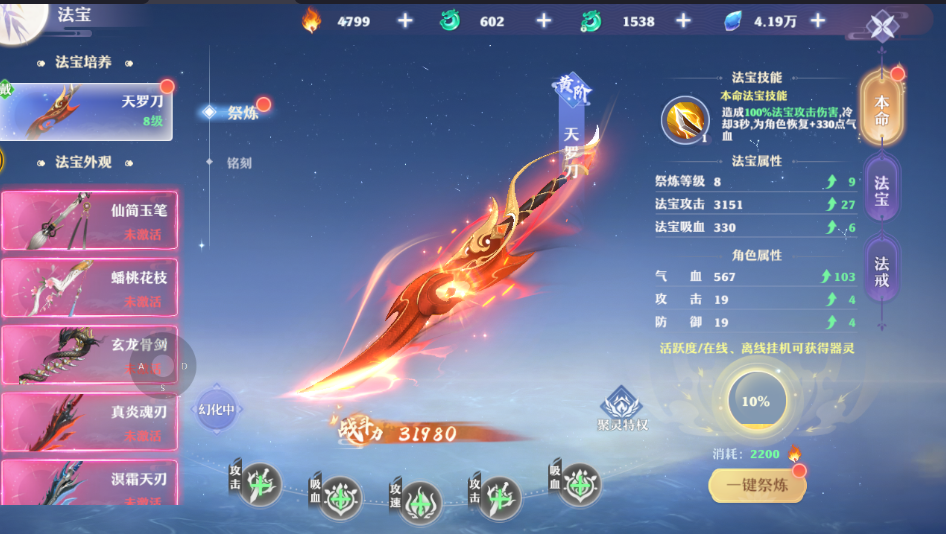Switch to the 本命 tab
Viewport: 946px width, 534px height.
(882, 105)
